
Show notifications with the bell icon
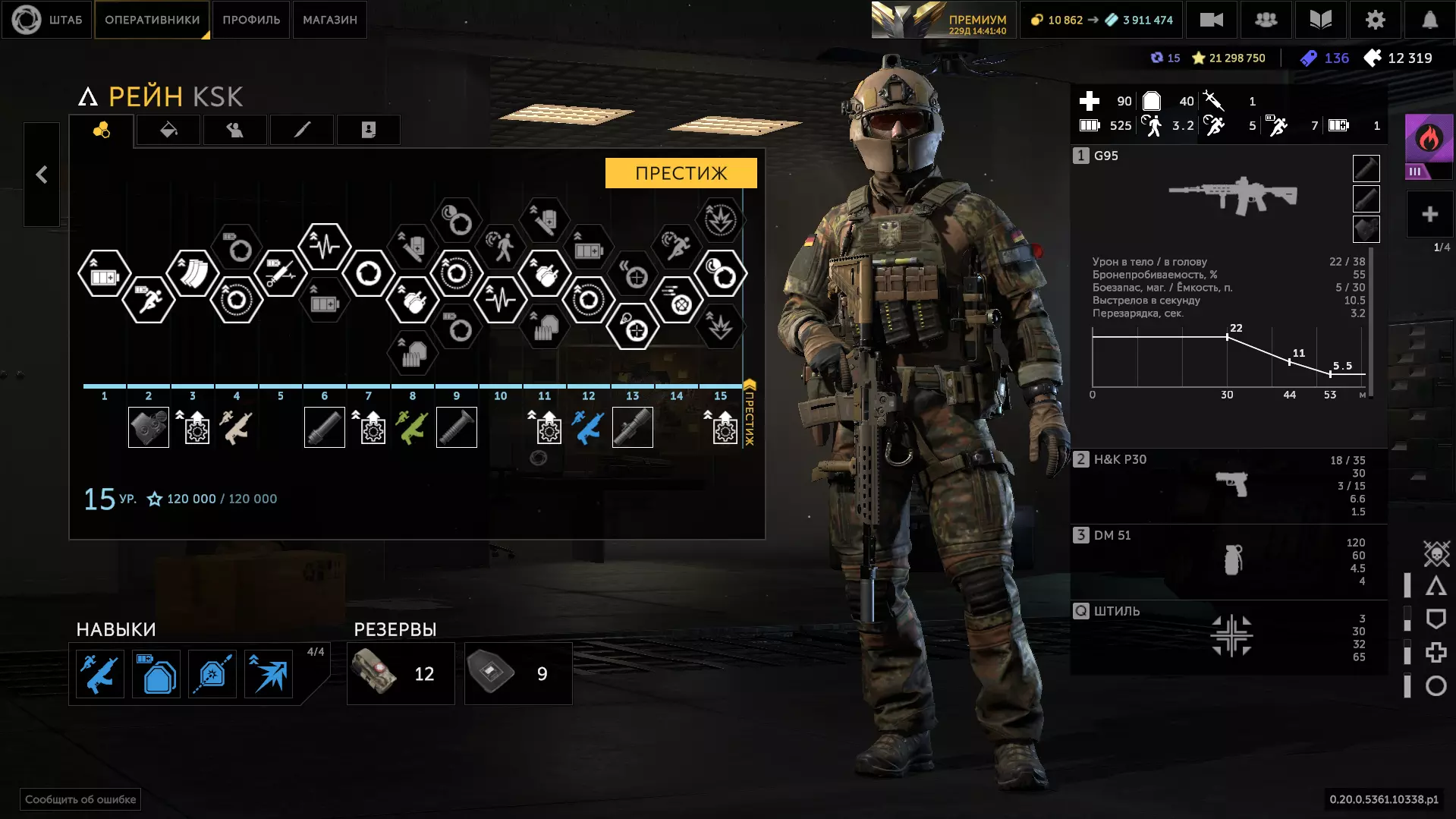click(1429, 20)
